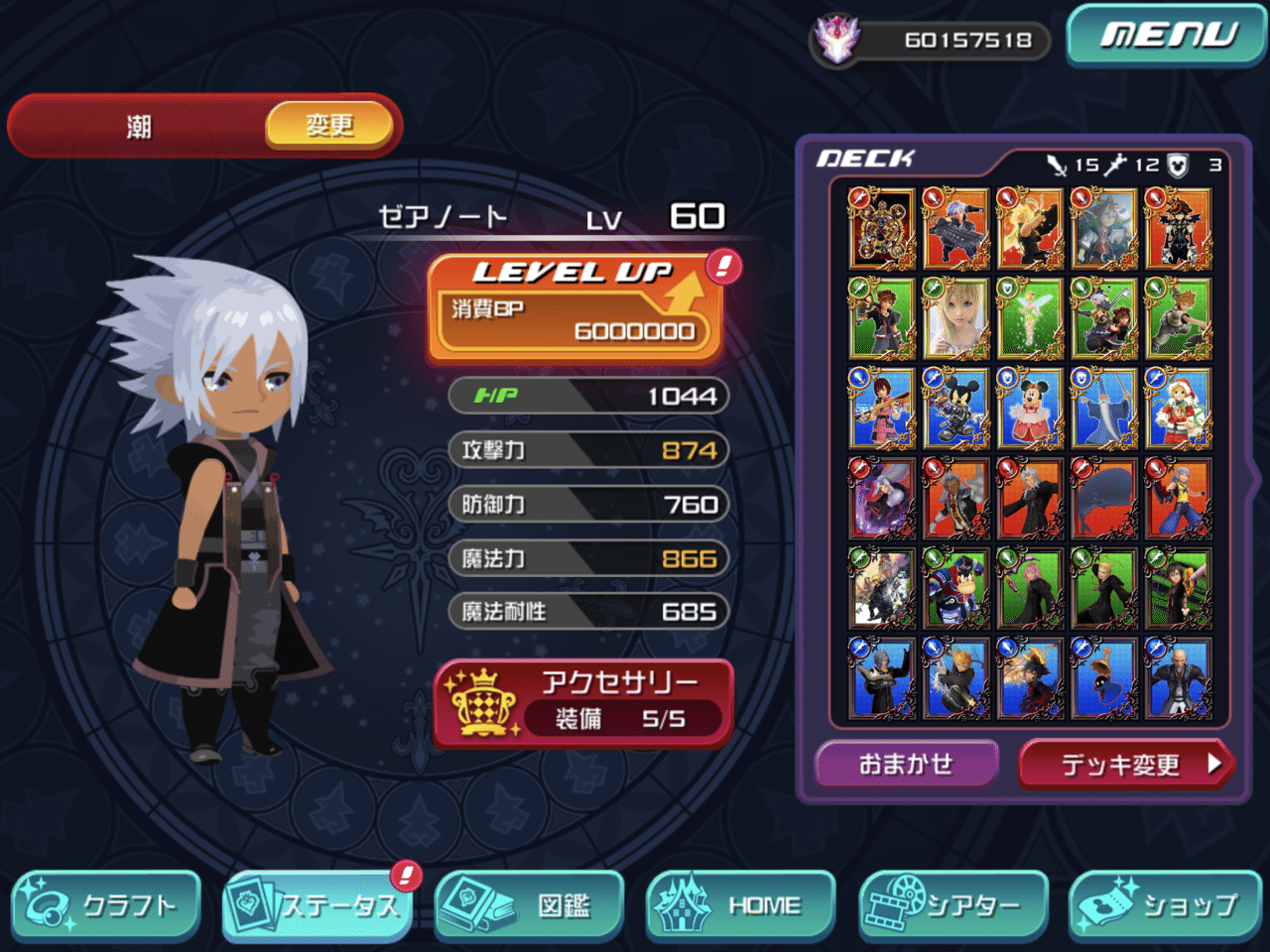Switch to the ステータス status tab

[317, 905]
